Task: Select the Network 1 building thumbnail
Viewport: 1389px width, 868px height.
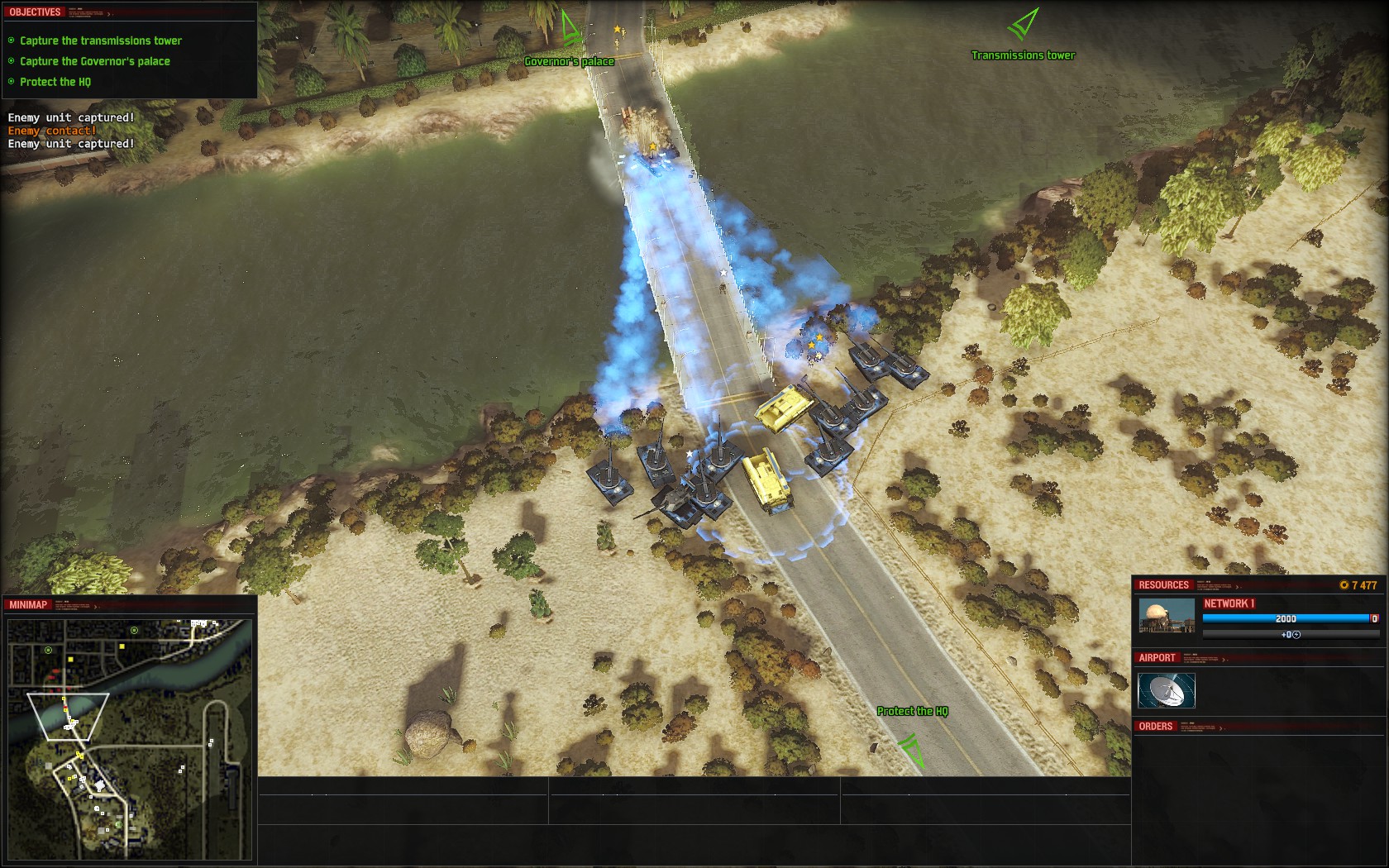Action: 1167,617
